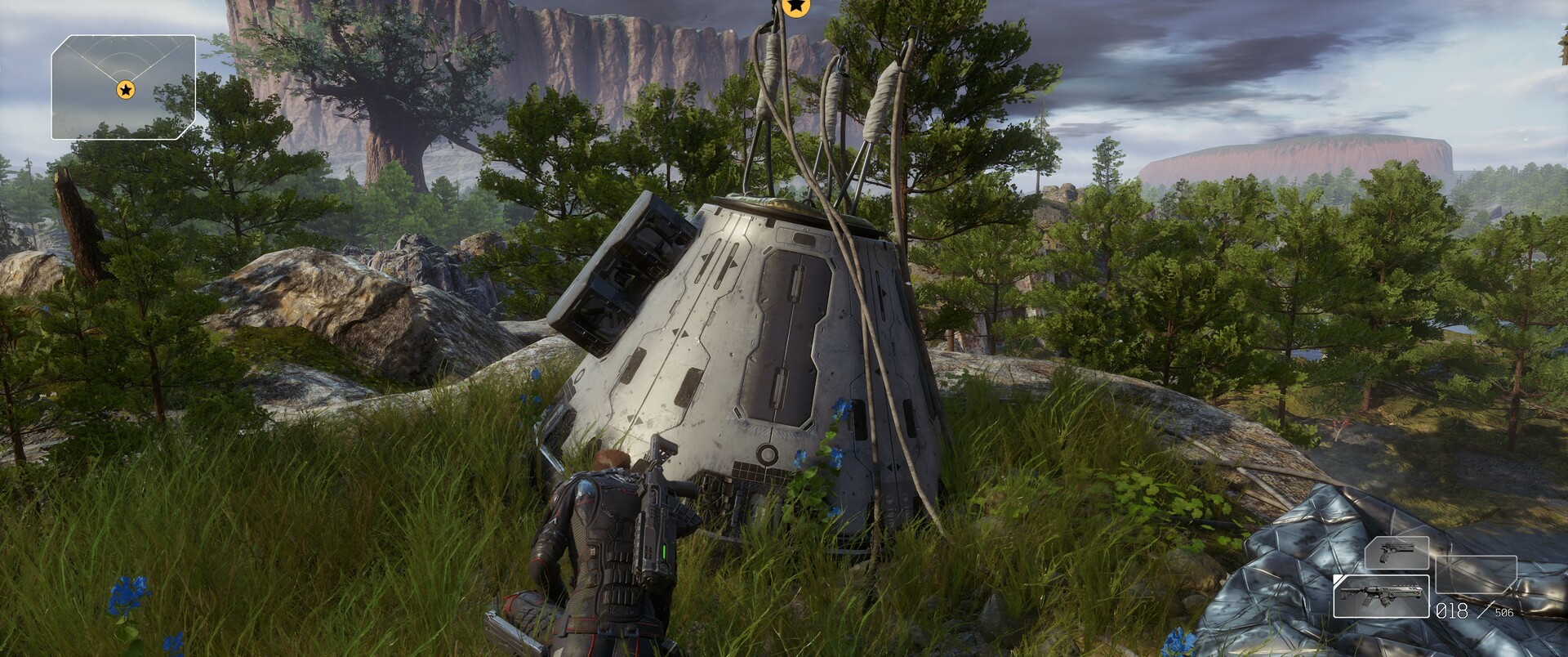Click the star marker on the minimap
Viewport: 1568px width, 657px height.
tap(125, 89)
